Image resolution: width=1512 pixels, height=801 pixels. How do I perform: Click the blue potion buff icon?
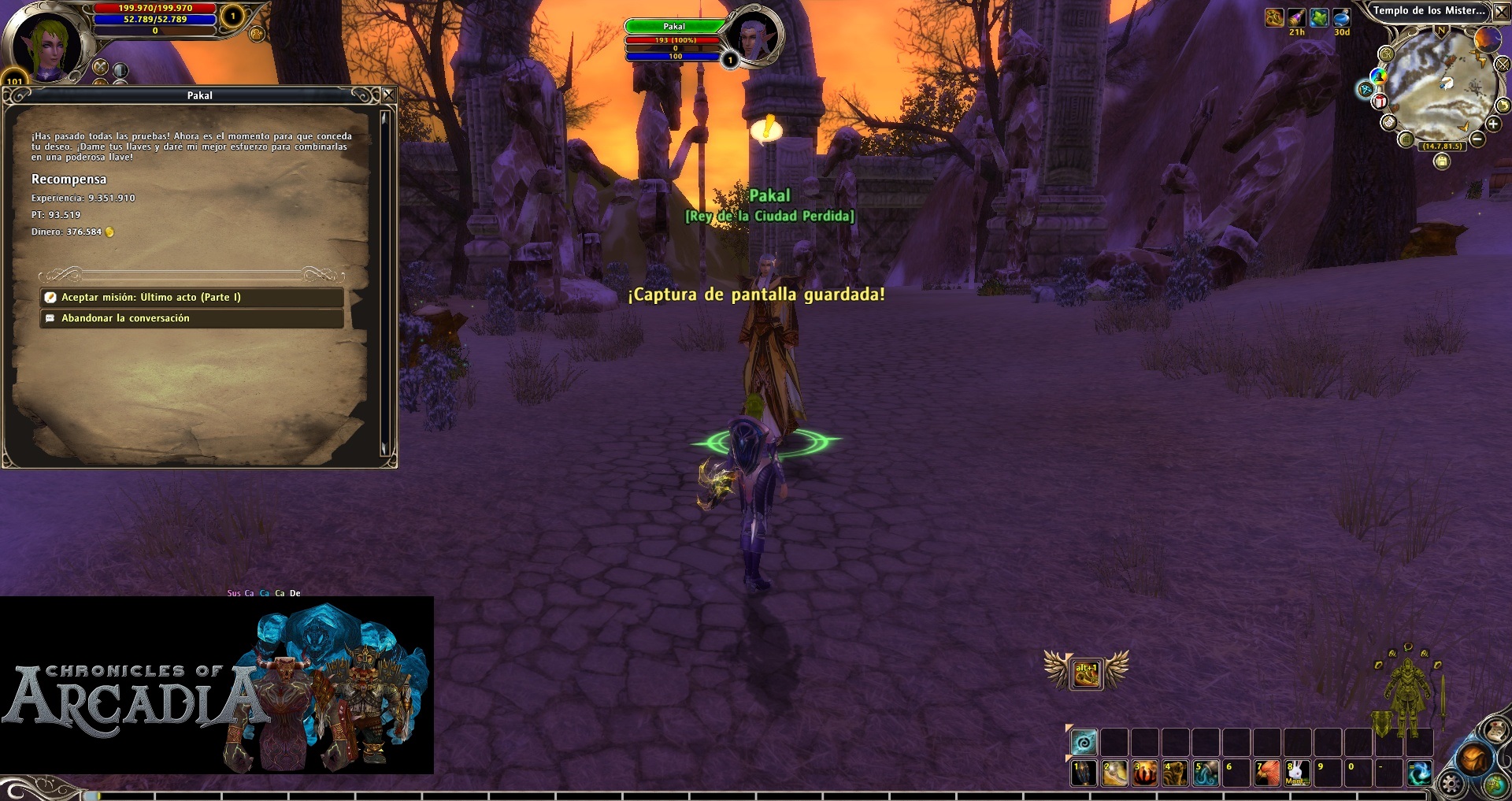click(x=1342, y=18)
